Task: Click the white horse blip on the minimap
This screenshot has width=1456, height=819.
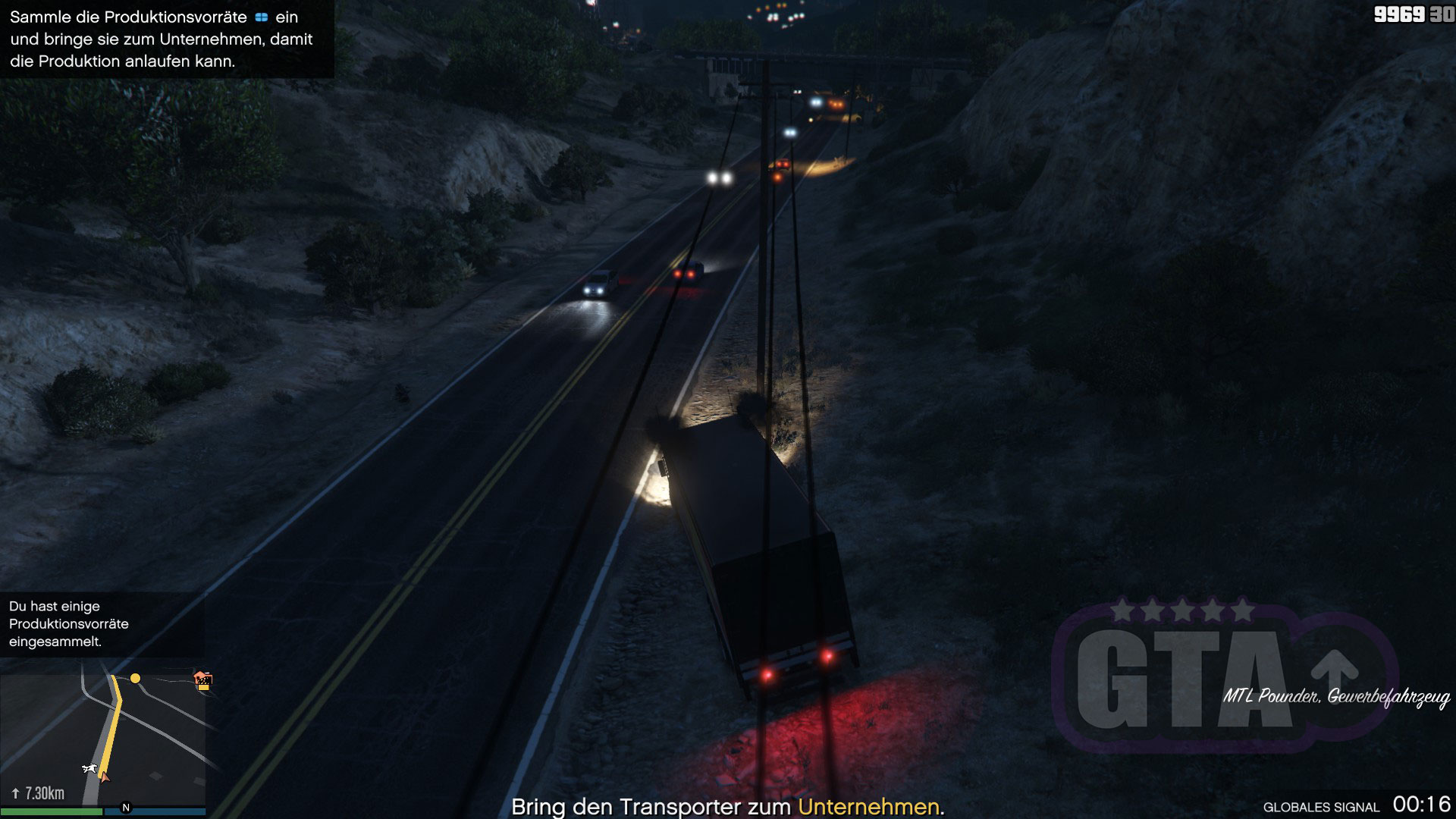Action: click(89, 769)
